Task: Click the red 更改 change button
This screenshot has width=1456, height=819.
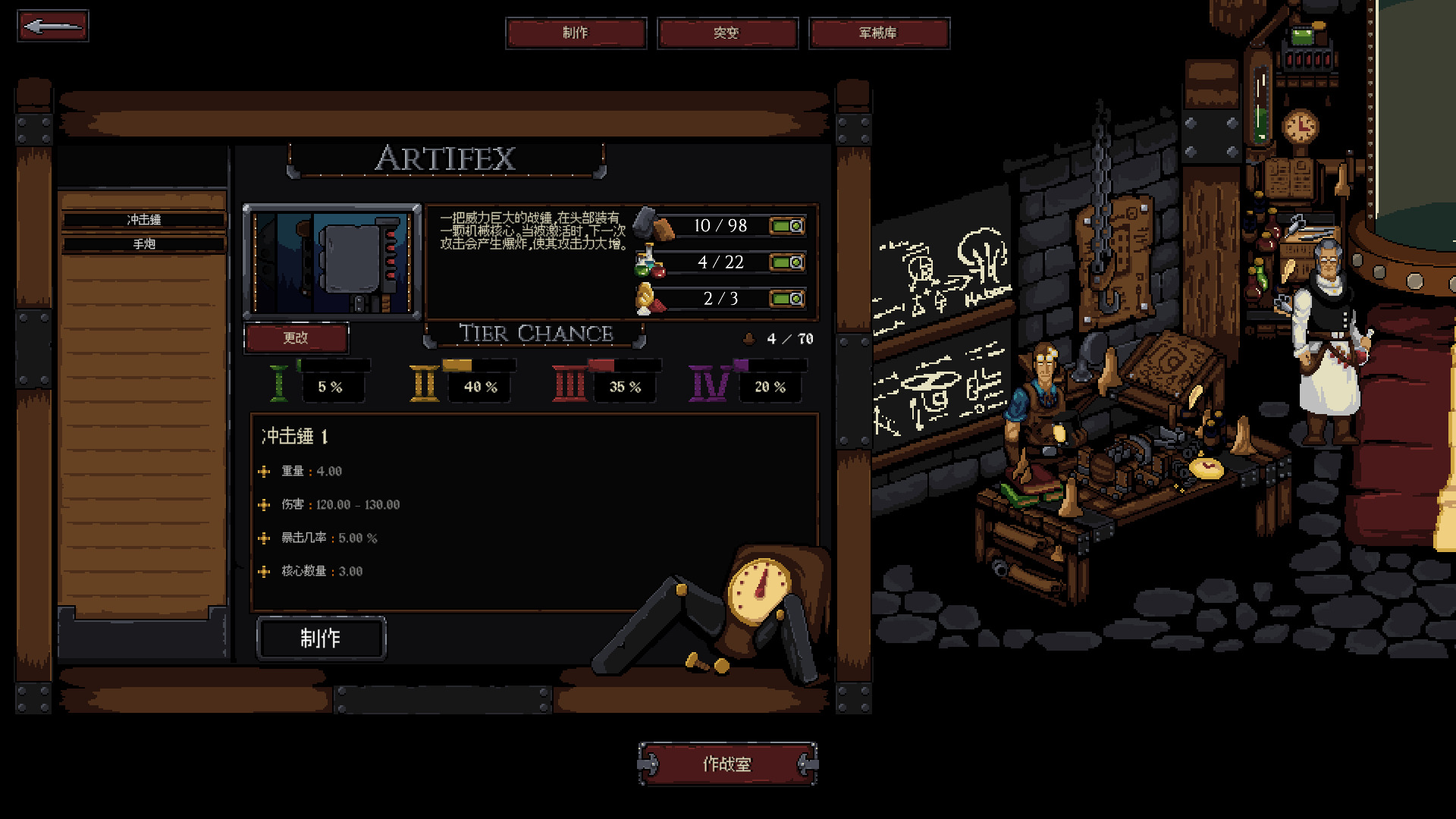Action: click(x=296, y=338)
